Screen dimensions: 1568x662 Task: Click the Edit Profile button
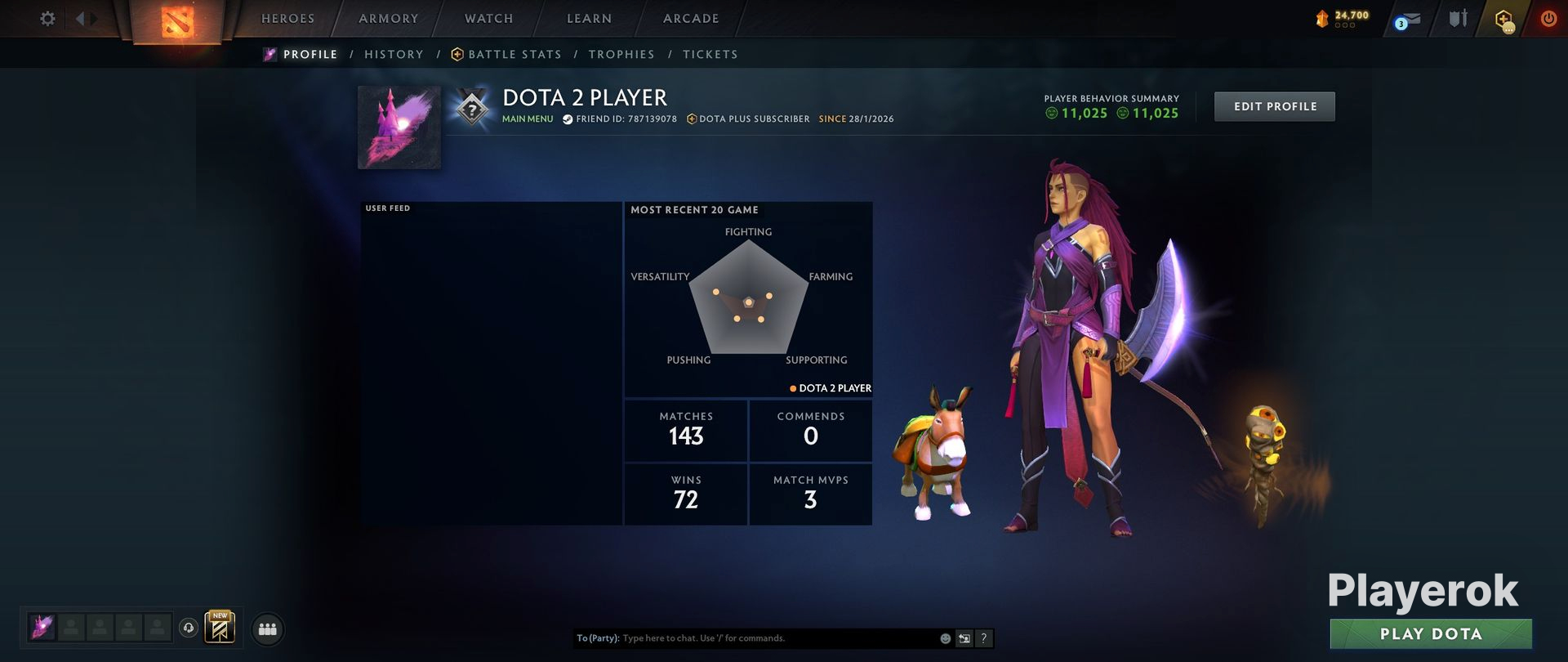[x=1274, y=106]
